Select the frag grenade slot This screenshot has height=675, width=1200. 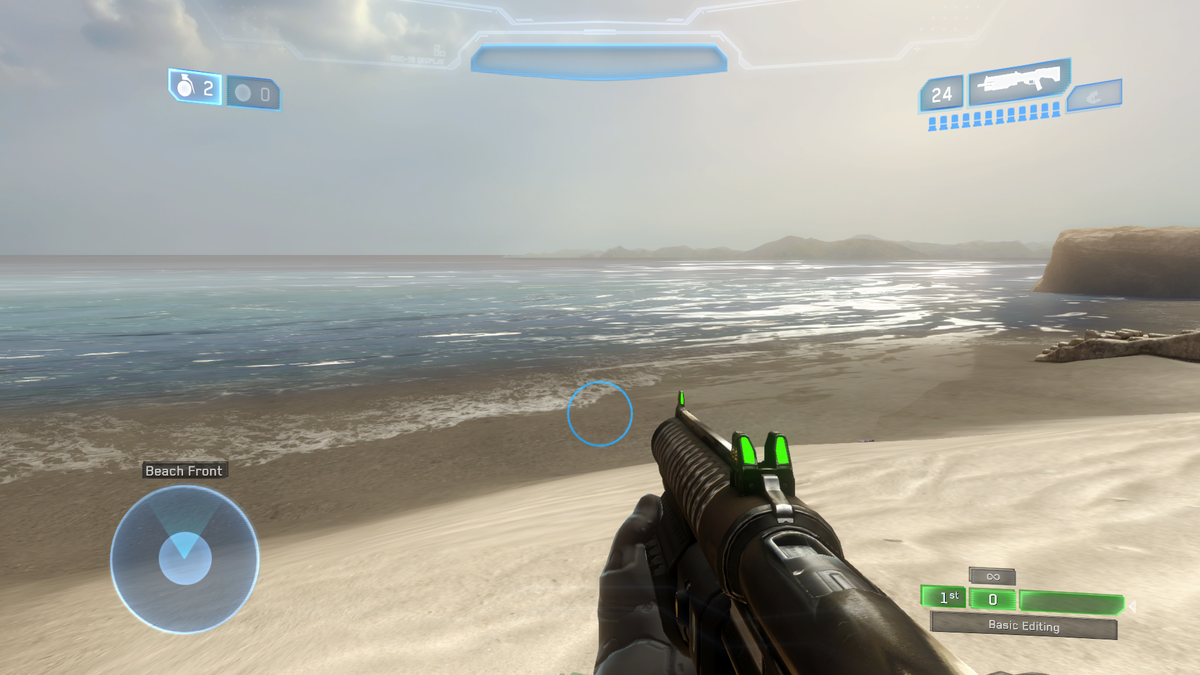[x=195, y=89]
